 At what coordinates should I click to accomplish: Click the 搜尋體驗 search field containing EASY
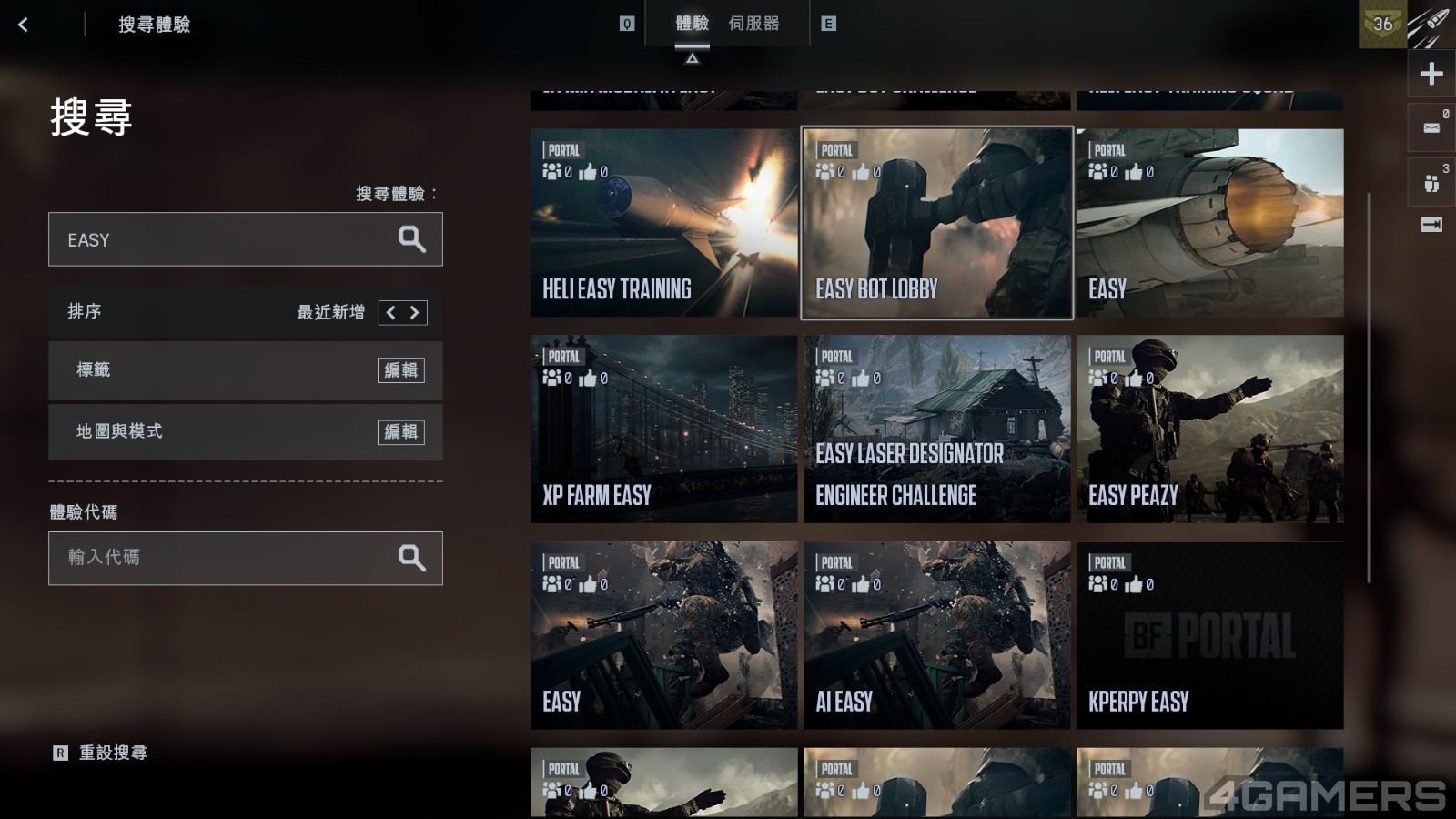(x=218, y=240)
